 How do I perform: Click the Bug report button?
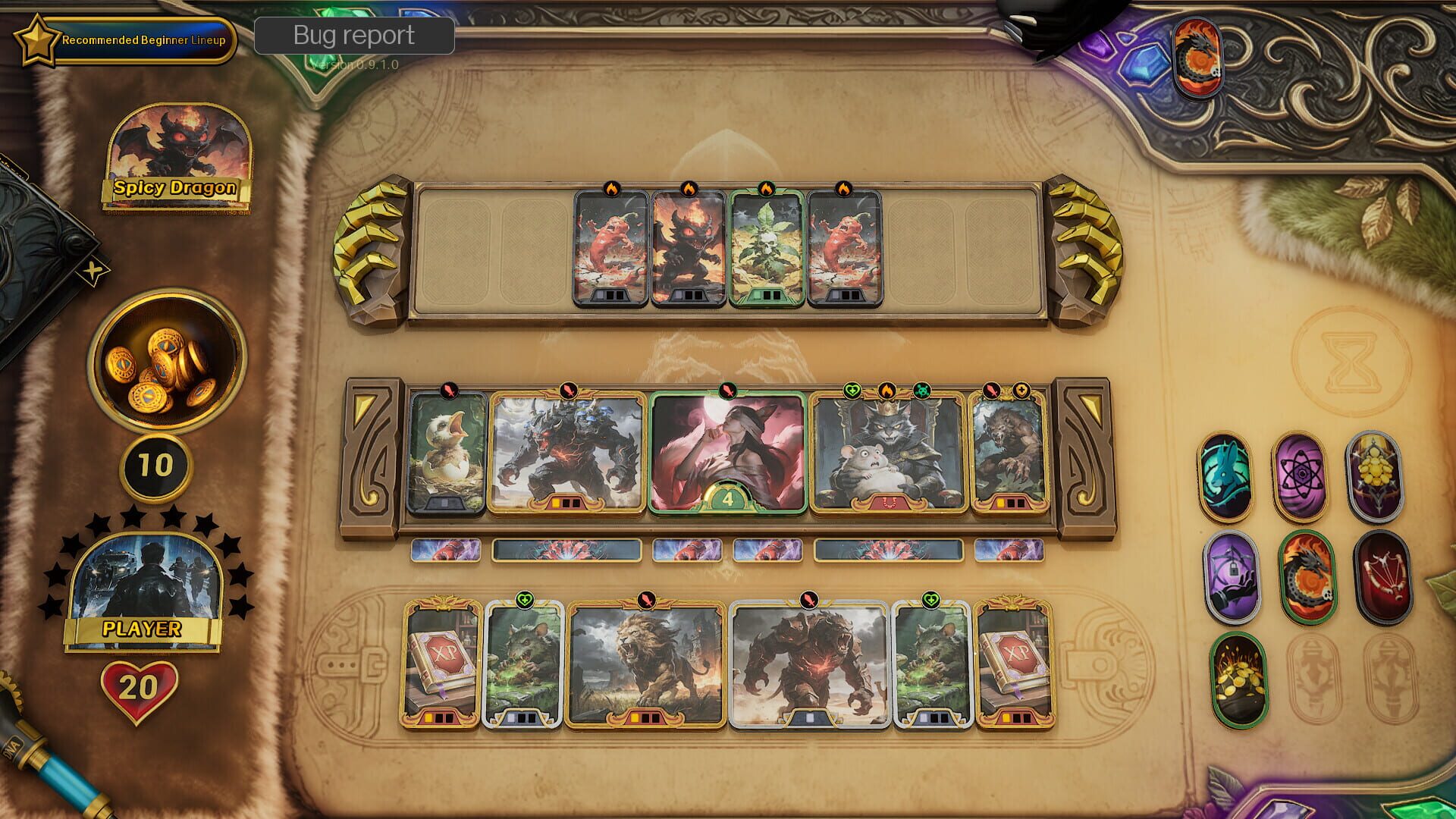tap(354, 35)
